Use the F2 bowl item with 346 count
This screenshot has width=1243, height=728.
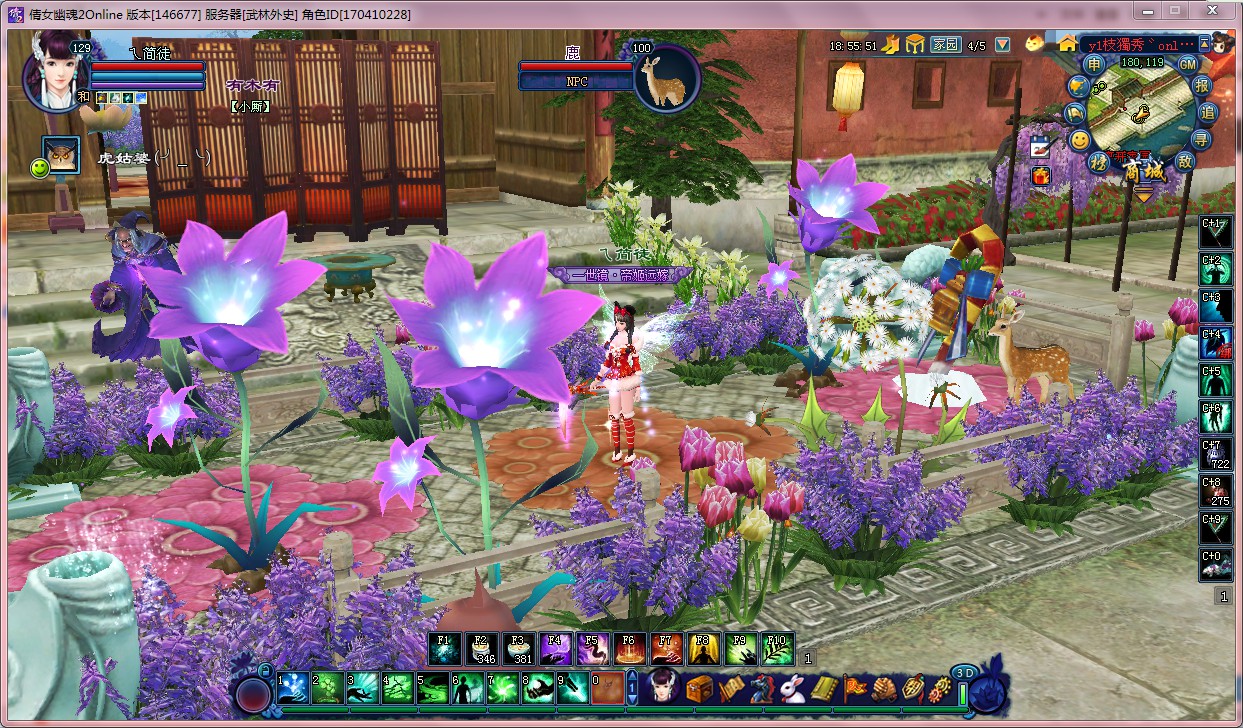click(483, 649)
